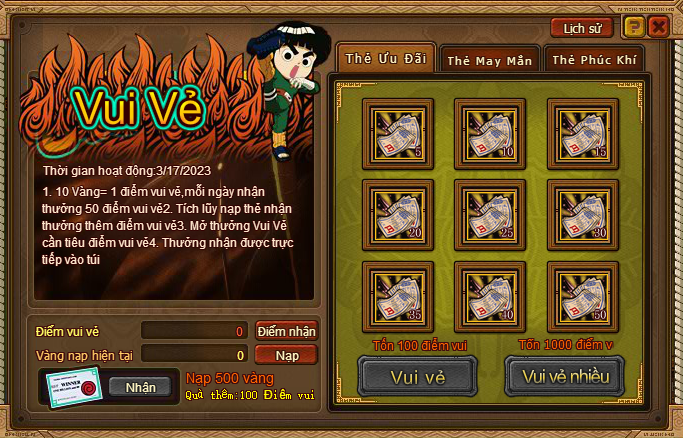Activate the Vui vẻ nhiều button
The width and height of the screenshot is (683, 438).
tap(565, 376)
